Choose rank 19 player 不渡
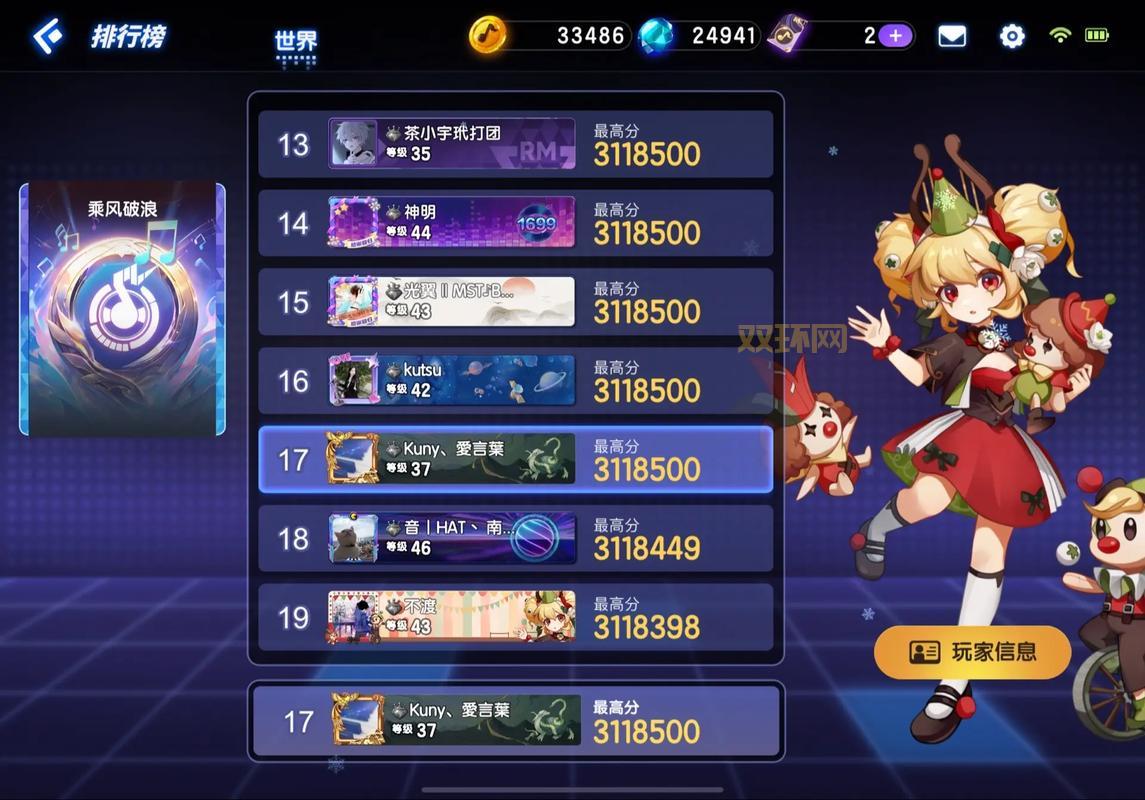The height and width of the screenshot is (800, 1145). (x=515, y=618)
